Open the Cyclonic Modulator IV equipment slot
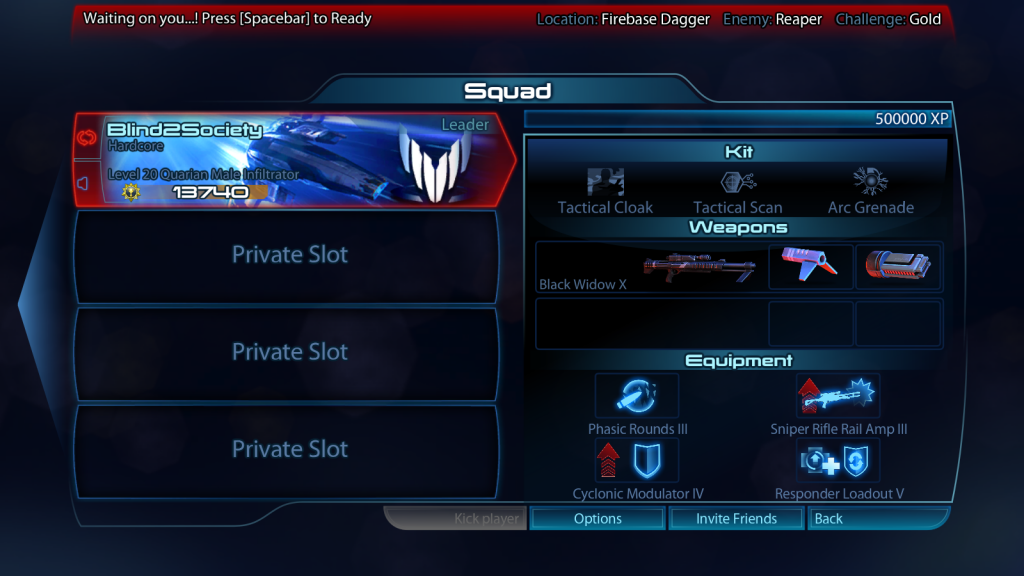Screen dimensions: 1024x576 (637, 460)
